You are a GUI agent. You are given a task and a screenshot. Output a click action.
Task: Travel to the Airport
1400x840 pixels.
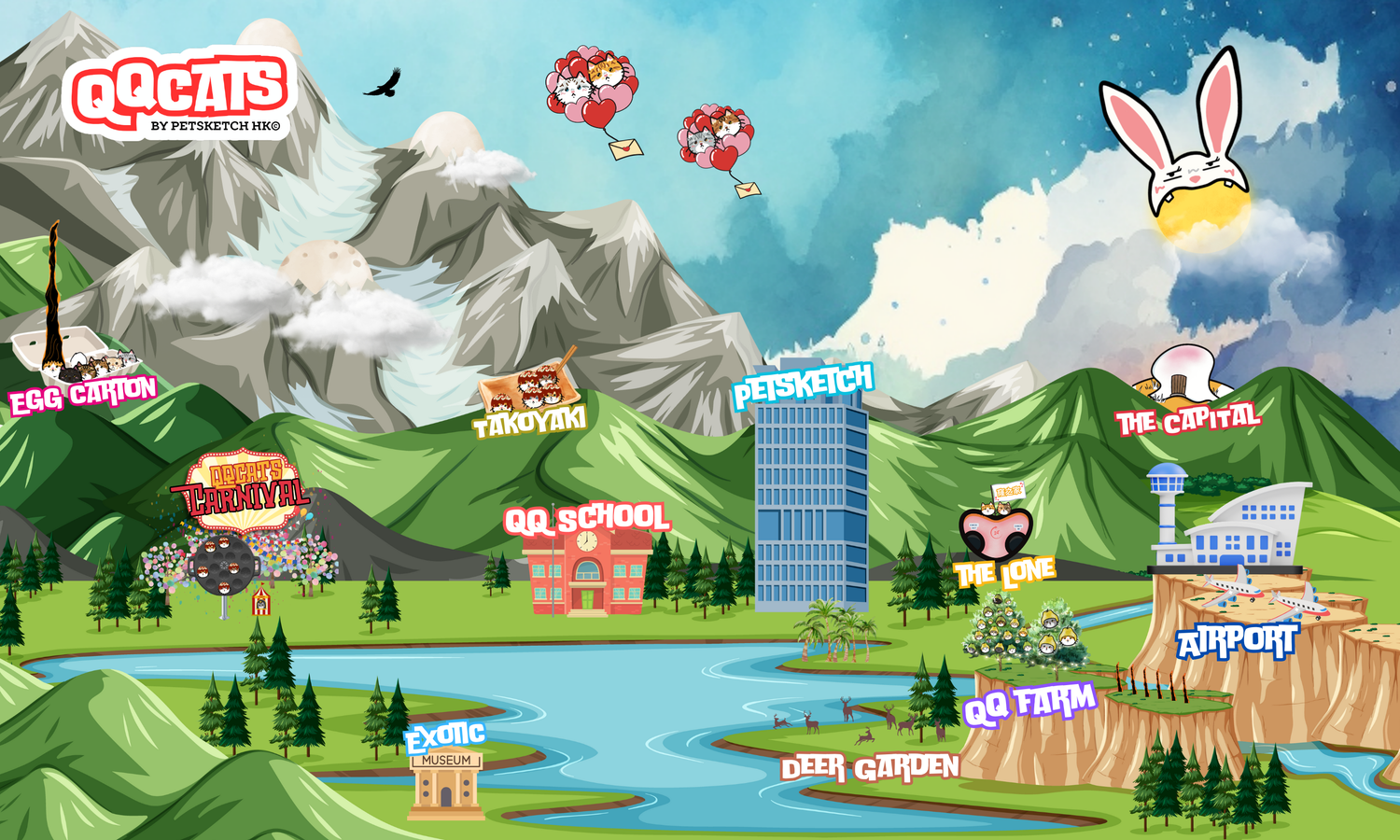point(1237,642)
